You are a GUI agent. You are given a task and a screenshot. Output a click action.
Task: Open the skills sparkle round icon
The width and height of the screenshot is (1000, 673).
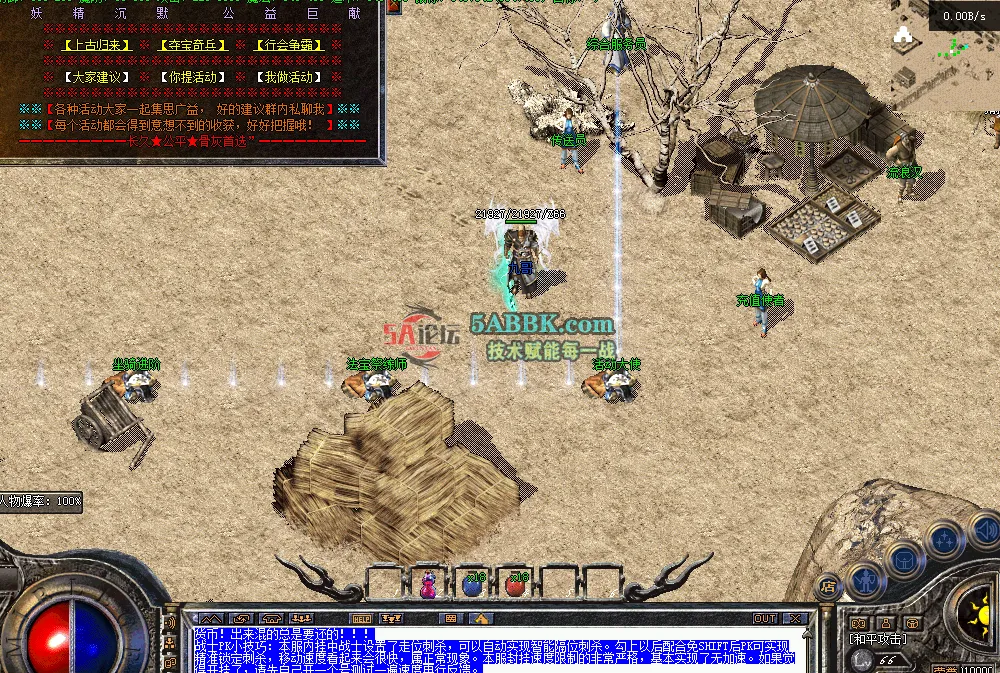(x=943, y=541)
